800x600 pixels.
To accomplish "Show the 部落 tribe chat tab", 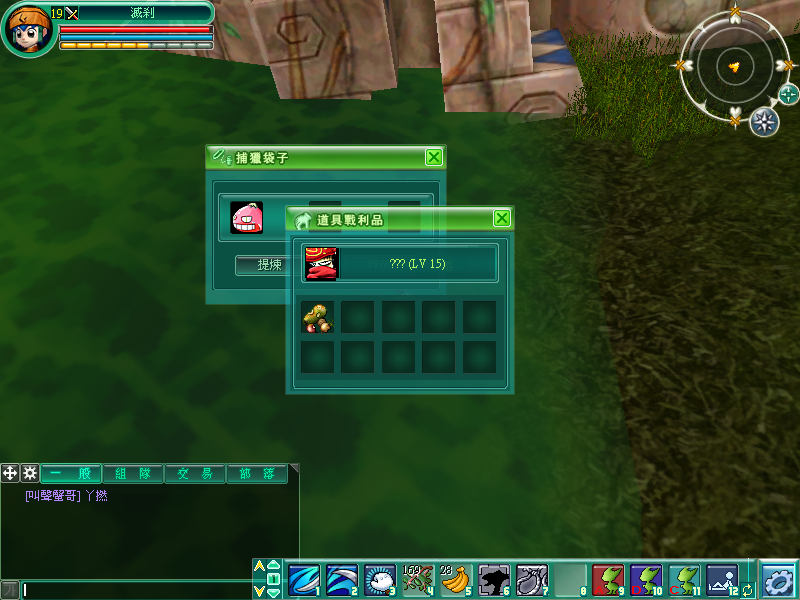I will (x=256, y=473).
